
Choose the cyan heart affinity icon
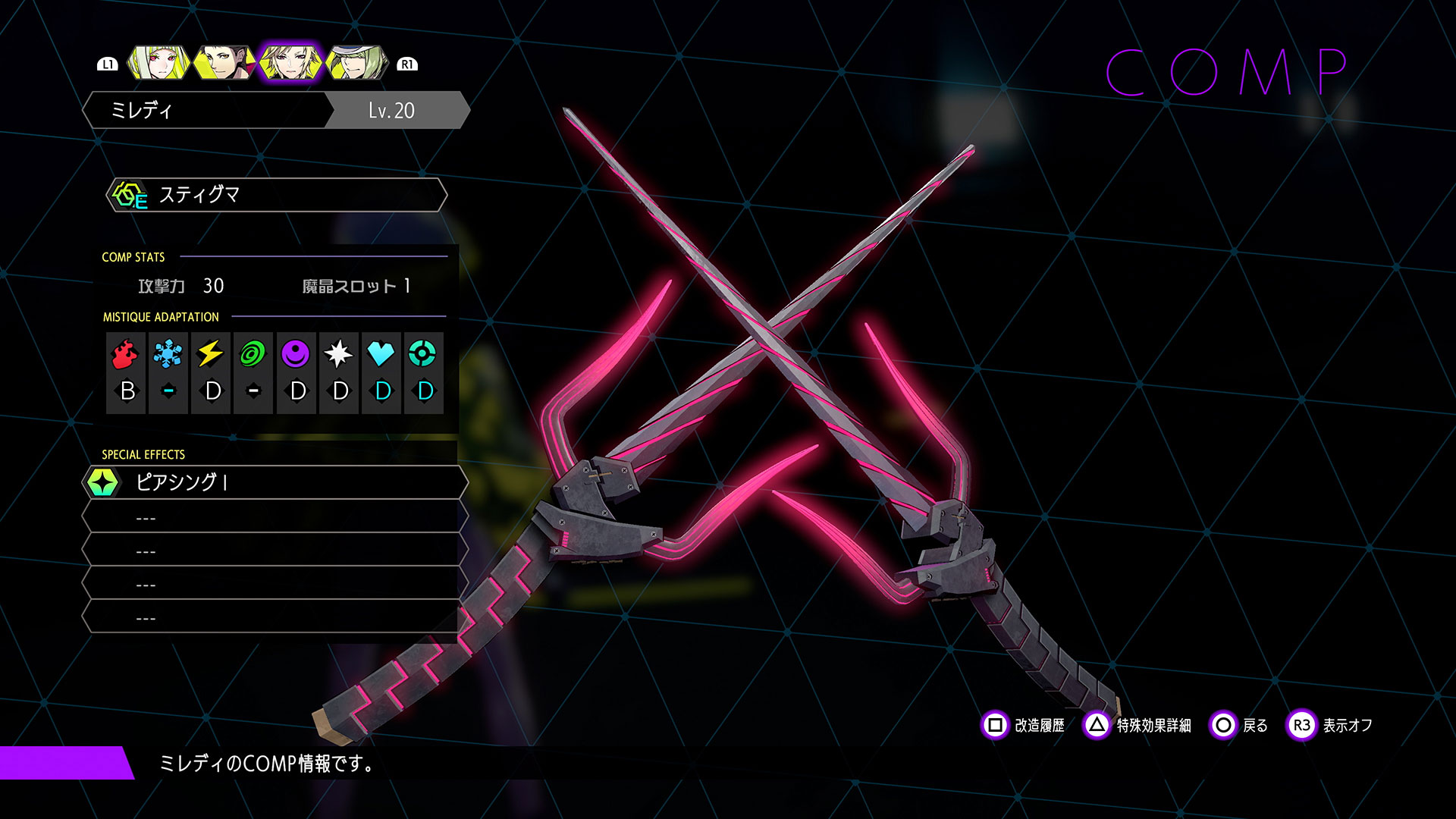(x=381, y=353)
